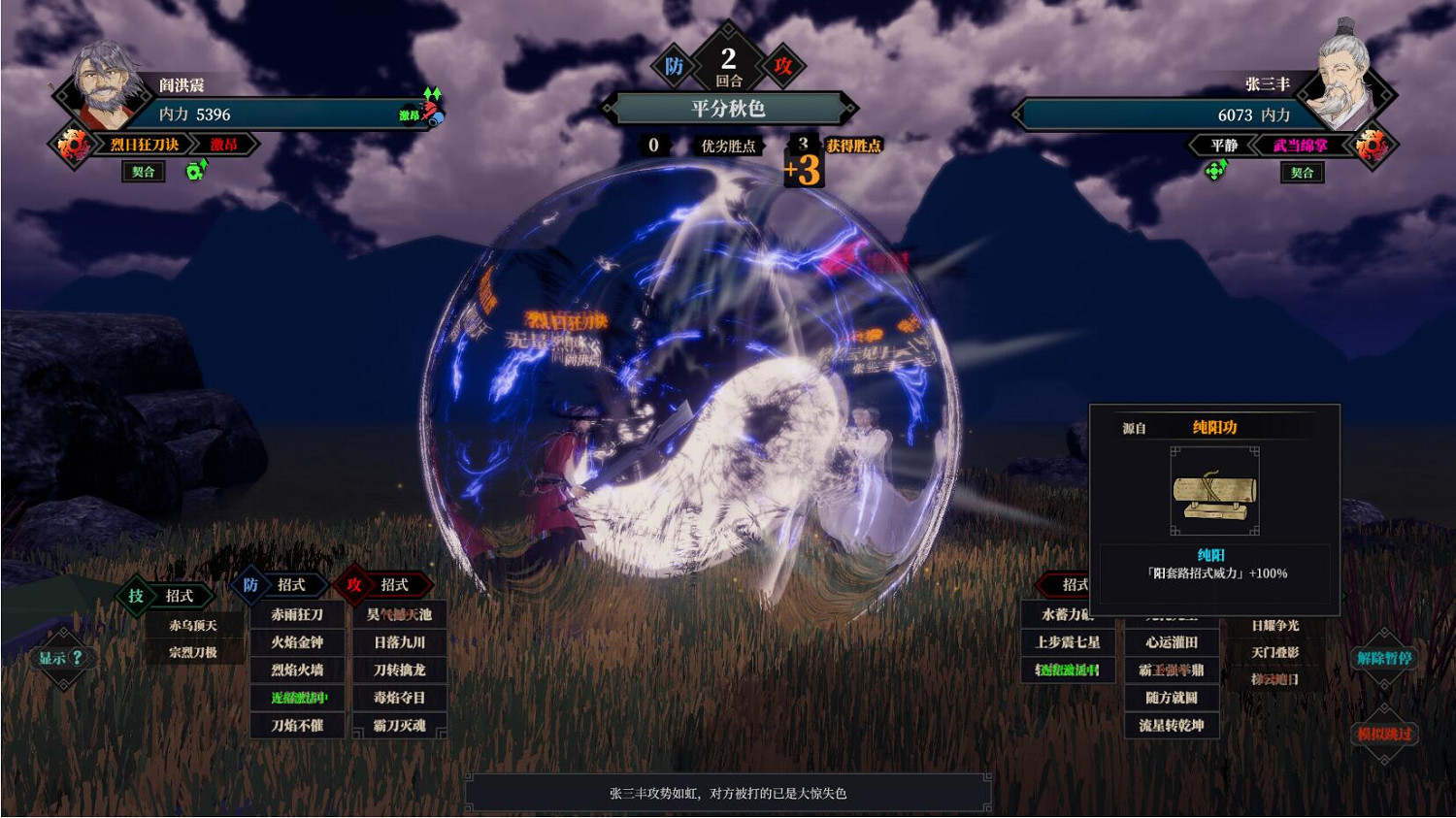Click the 内力 5396 energy bar
Viewport: 1456px width, 818px height.
(272, 114)
